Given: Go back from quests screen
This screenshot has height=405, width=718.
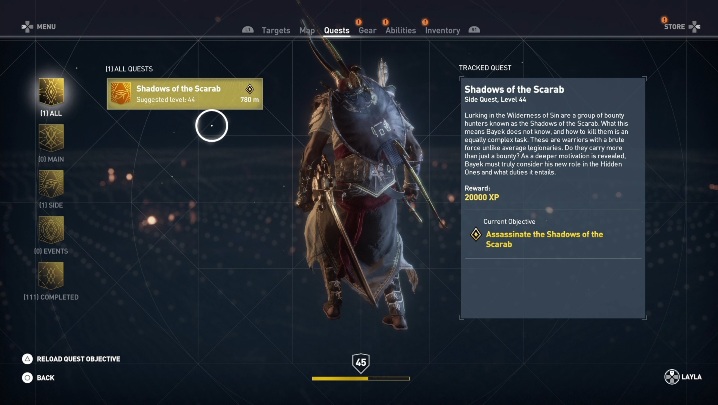Looking at the screenshot, I should (x=38, y=378).
